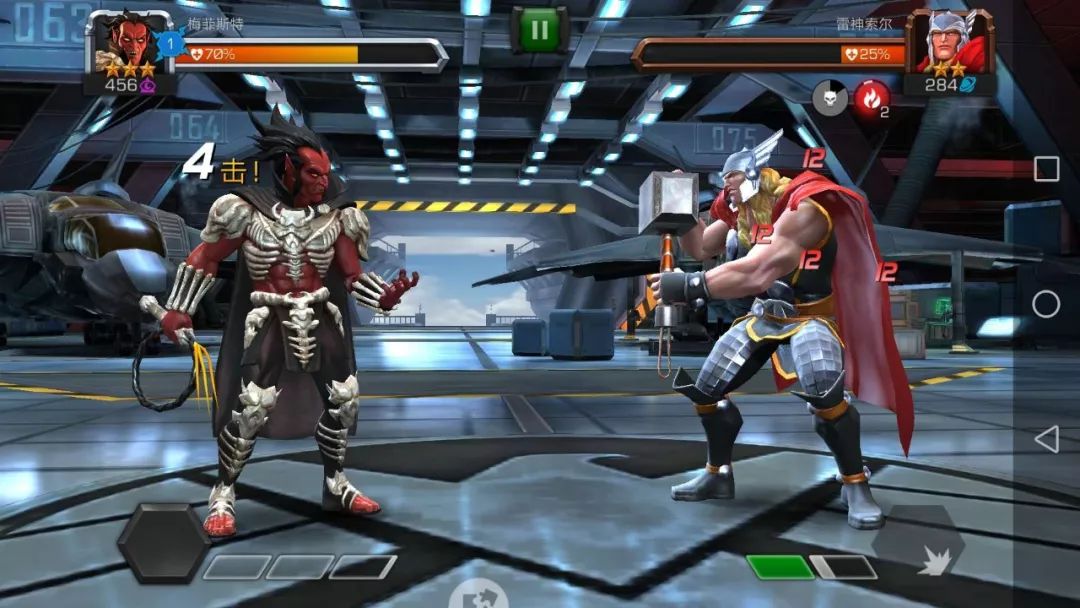Tap Mephisto's champion portrait
Viewport: 1080px width, 608px height.
point(122,44)
